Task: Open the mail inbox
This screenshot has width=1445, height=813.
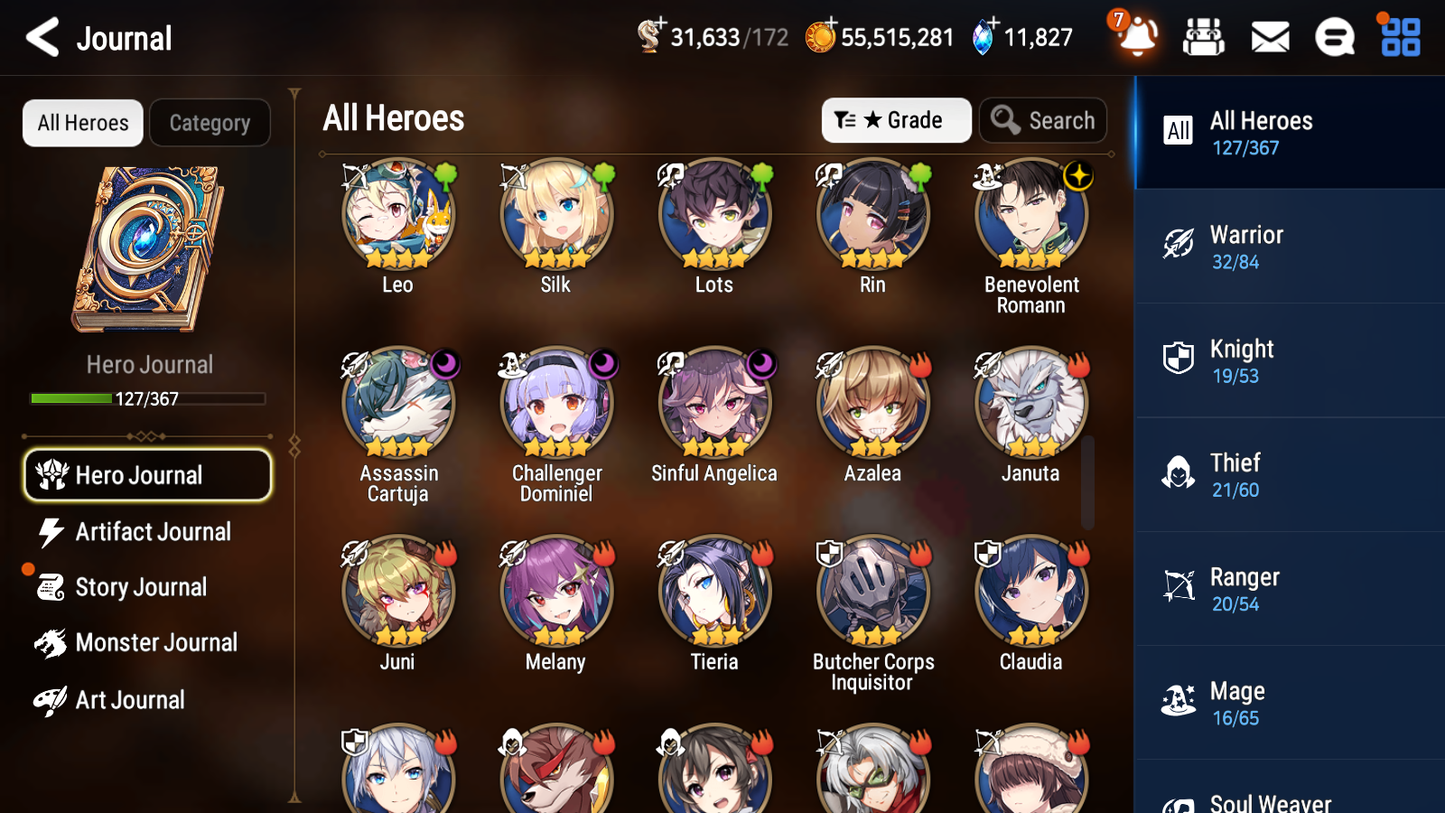Action: [1269, 36]
